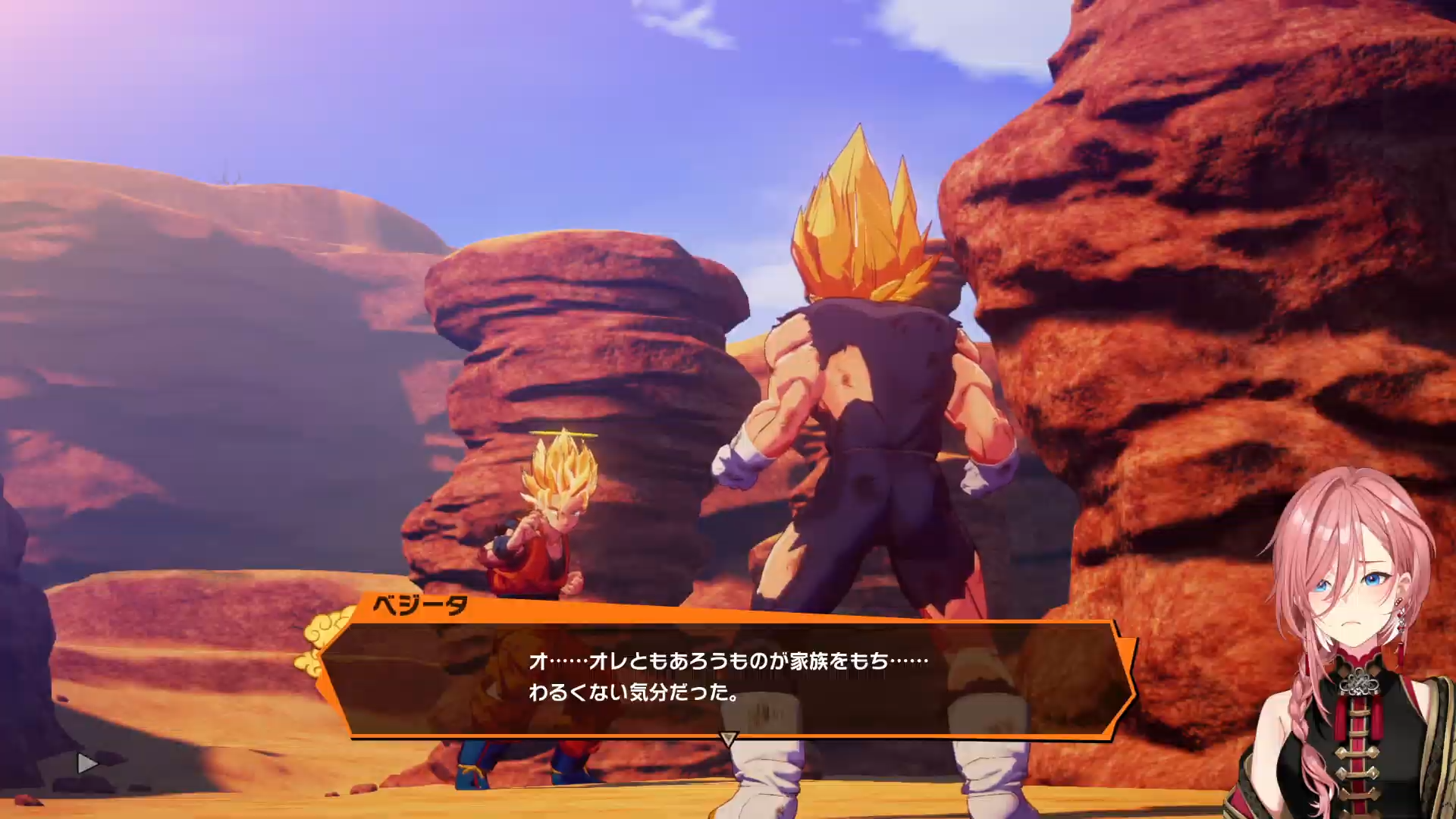Click the dialogue advance arrow below Vegeta's line
1456x819 pixels.
pyautogui.click(x=728, y=738)
